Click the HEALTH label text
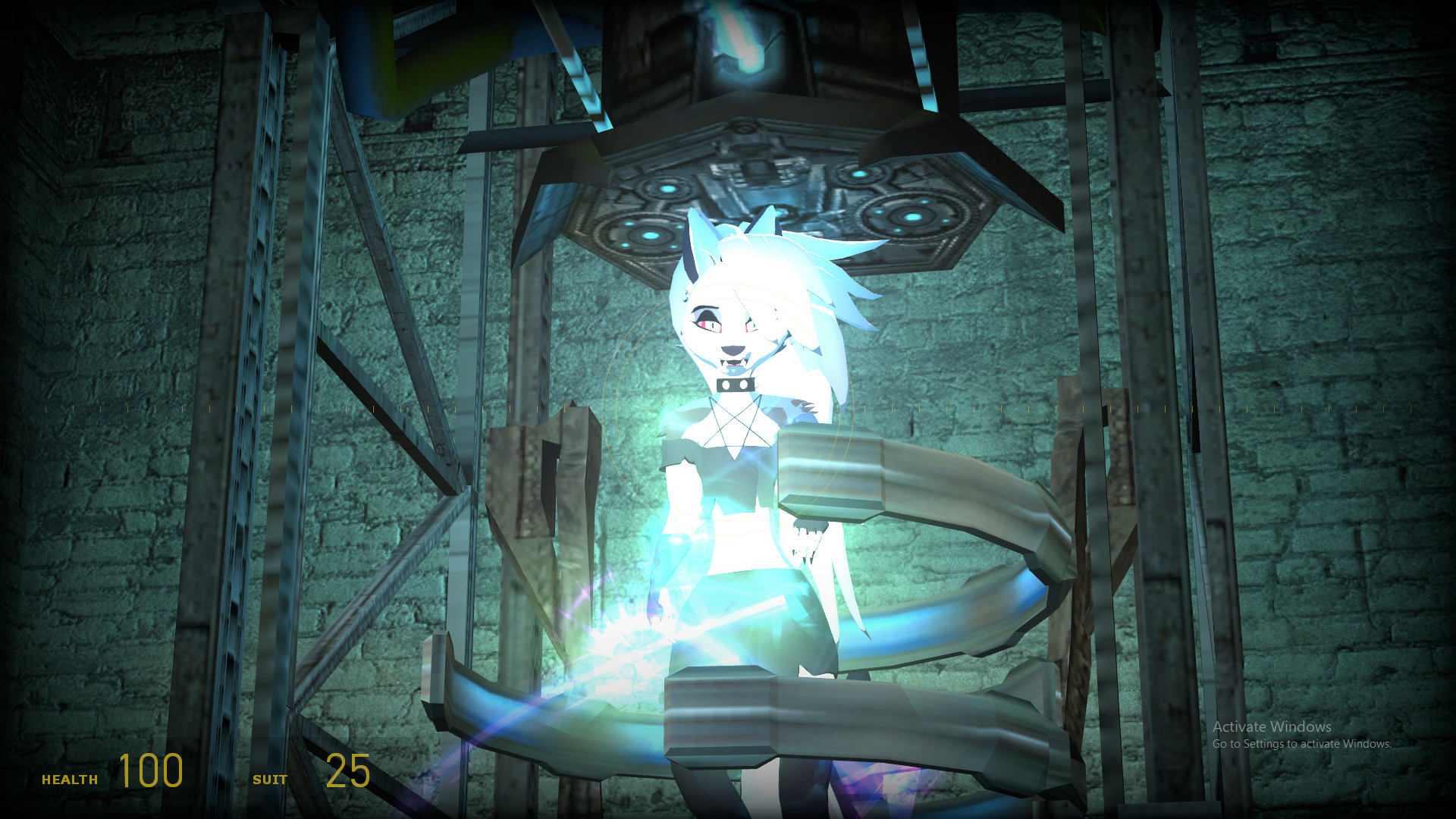 pos(70,778)
